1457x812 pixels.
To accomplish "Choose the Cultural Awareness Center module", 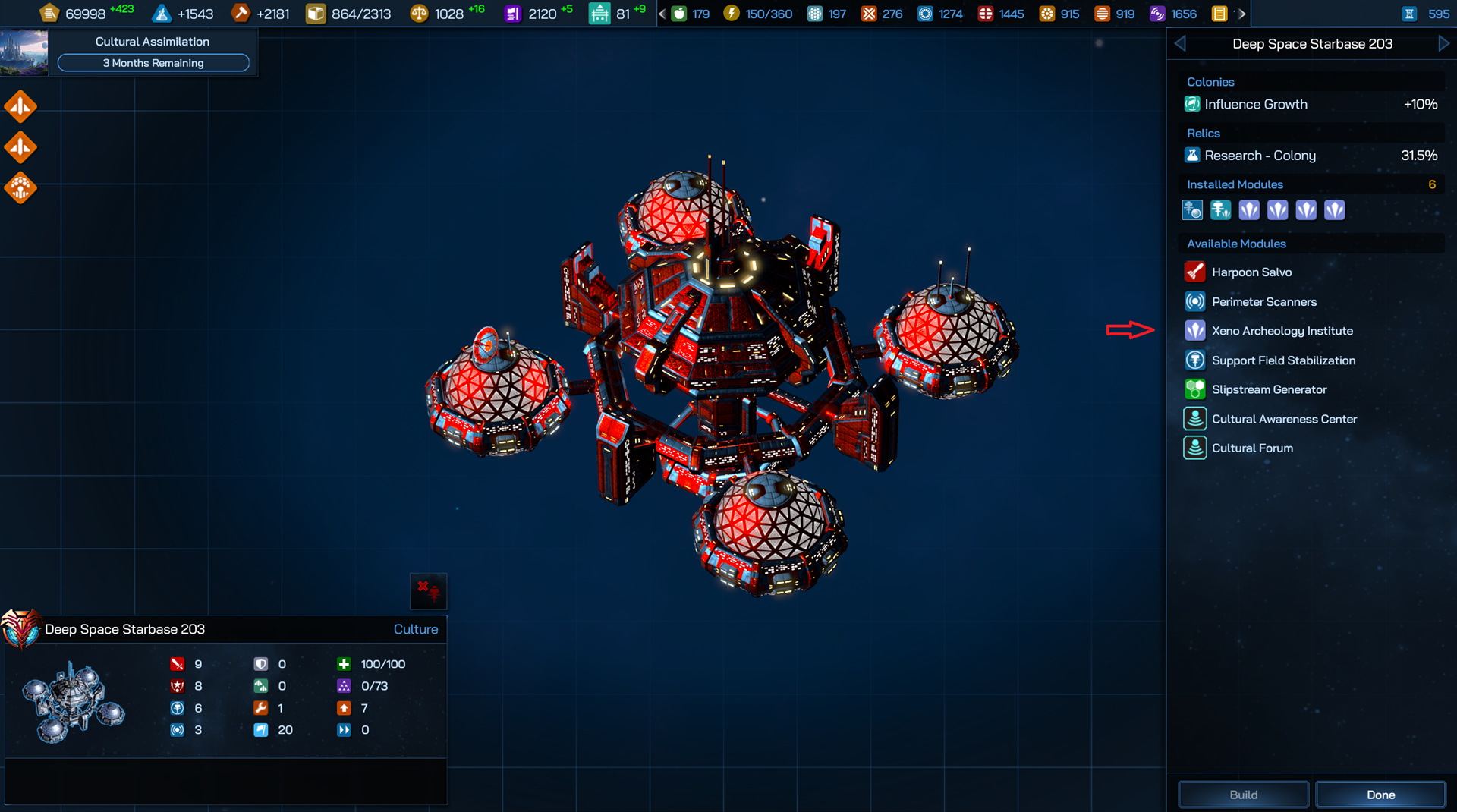I will tap(1283, 419).
